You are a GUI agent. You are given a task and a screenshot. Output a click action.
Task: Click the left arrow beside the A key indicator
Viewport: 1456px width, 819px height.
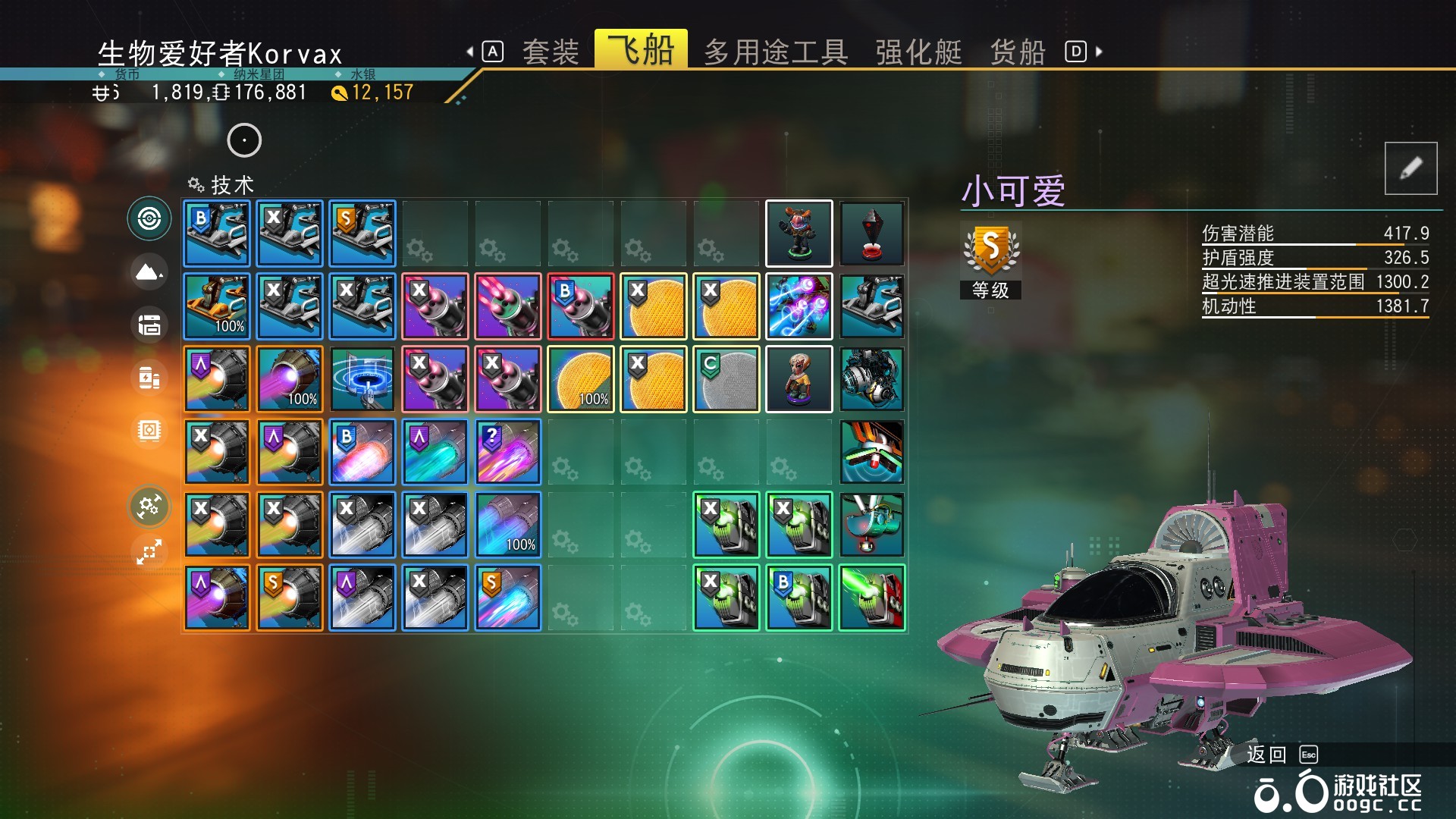(470, 51)
